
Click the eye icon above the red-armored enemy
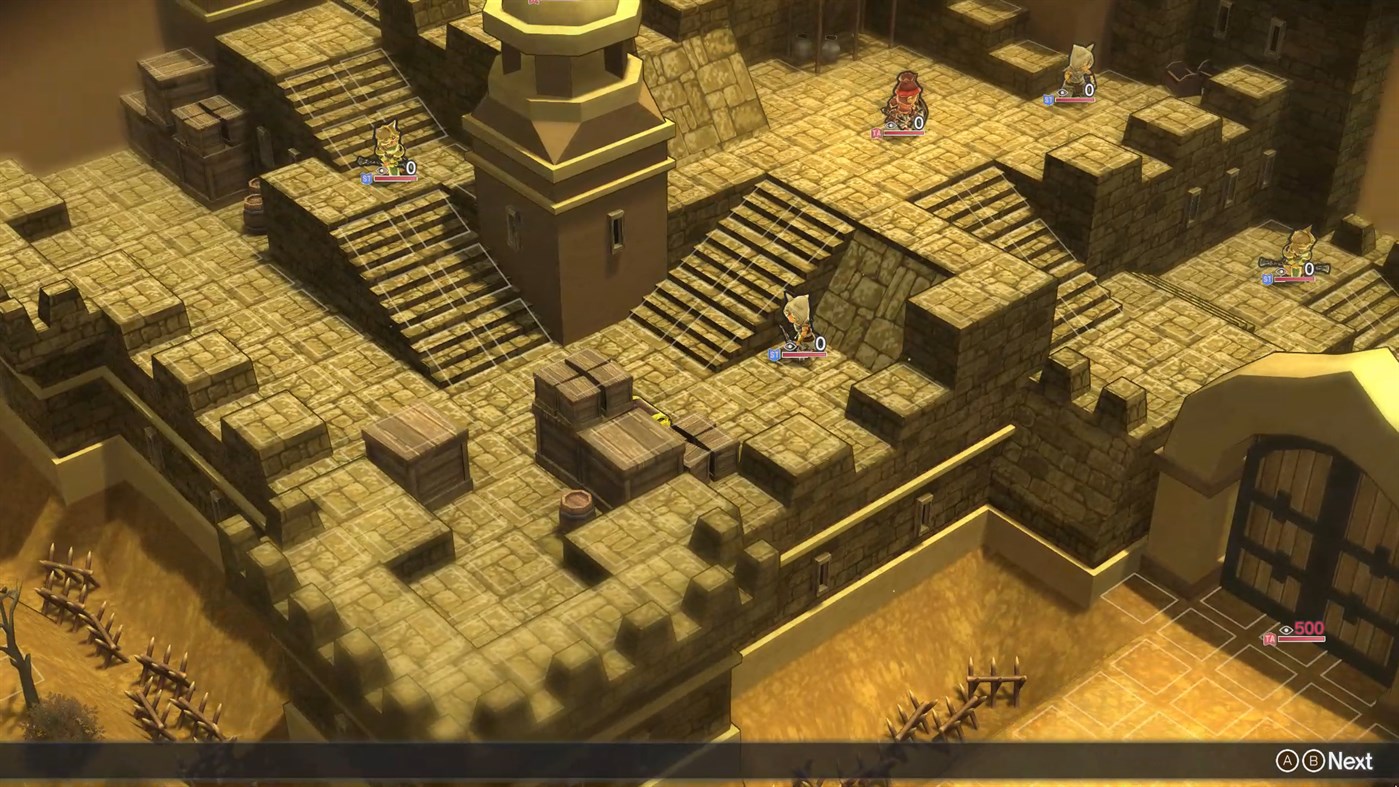[x=890, y=125]
